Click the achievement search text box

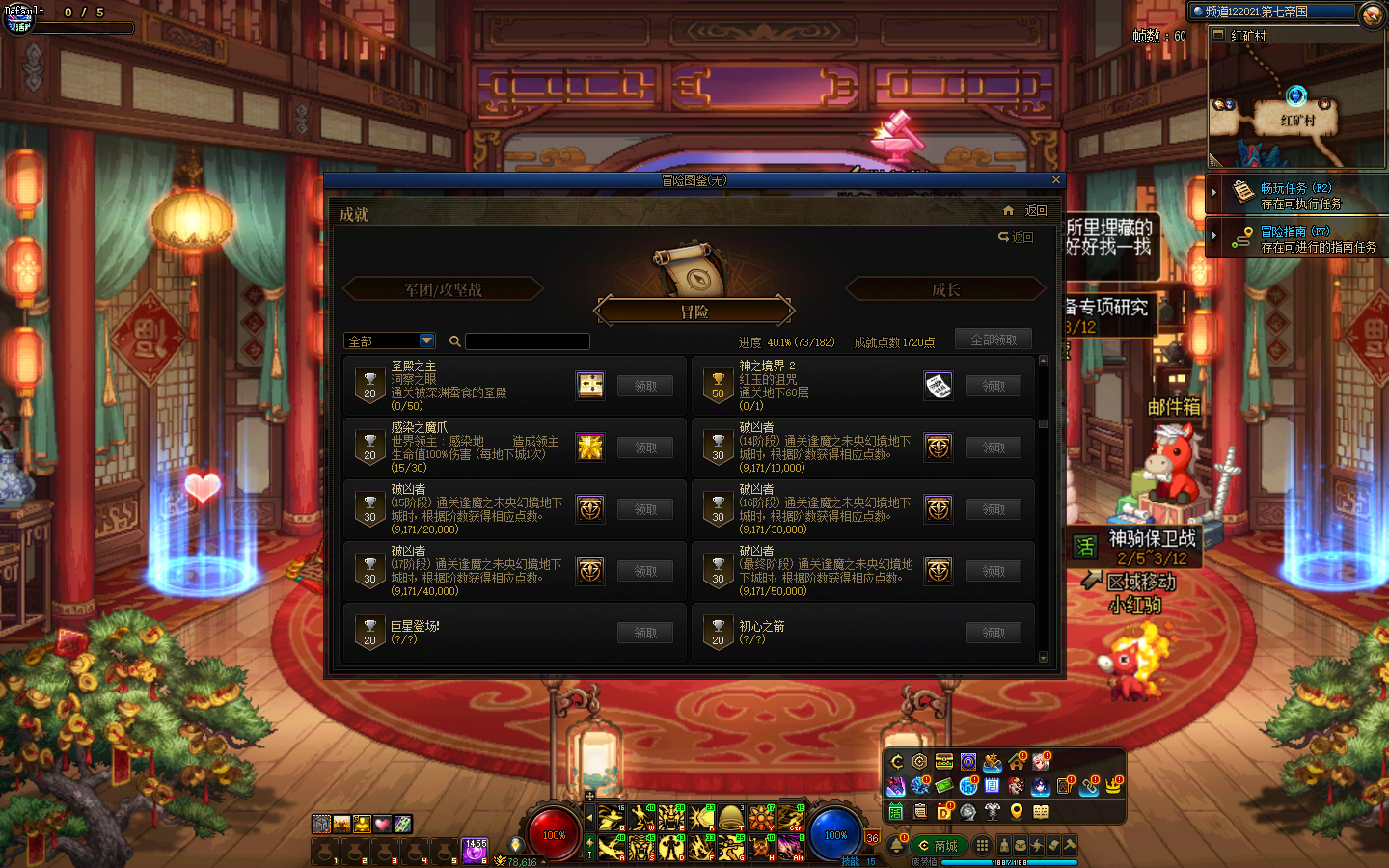click(527, 341)
